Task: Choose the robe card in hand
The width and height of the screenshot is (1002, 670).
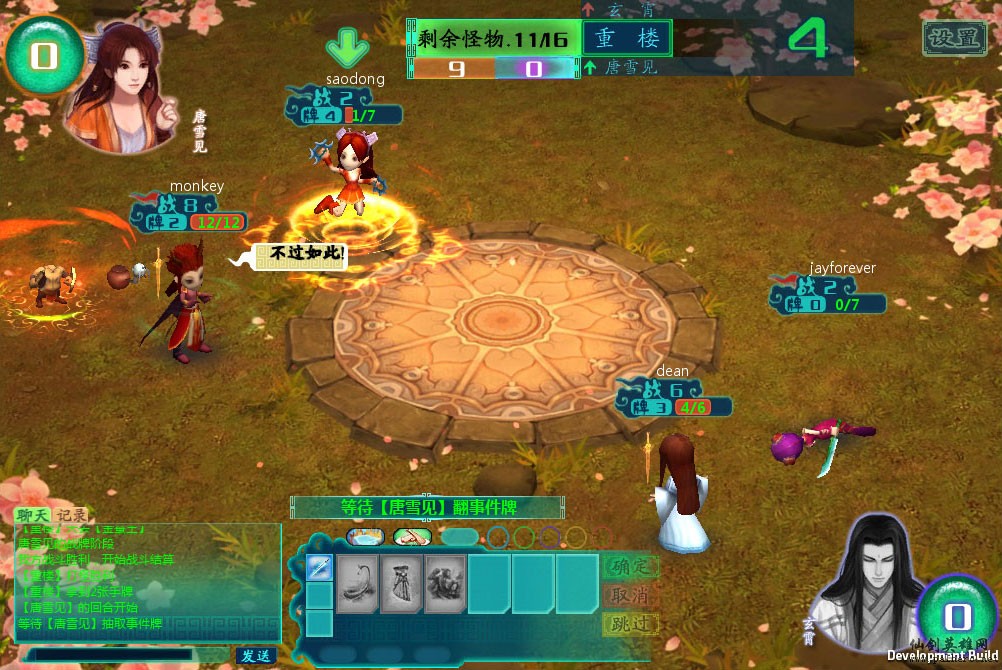Action: click(x=401, y=583)
